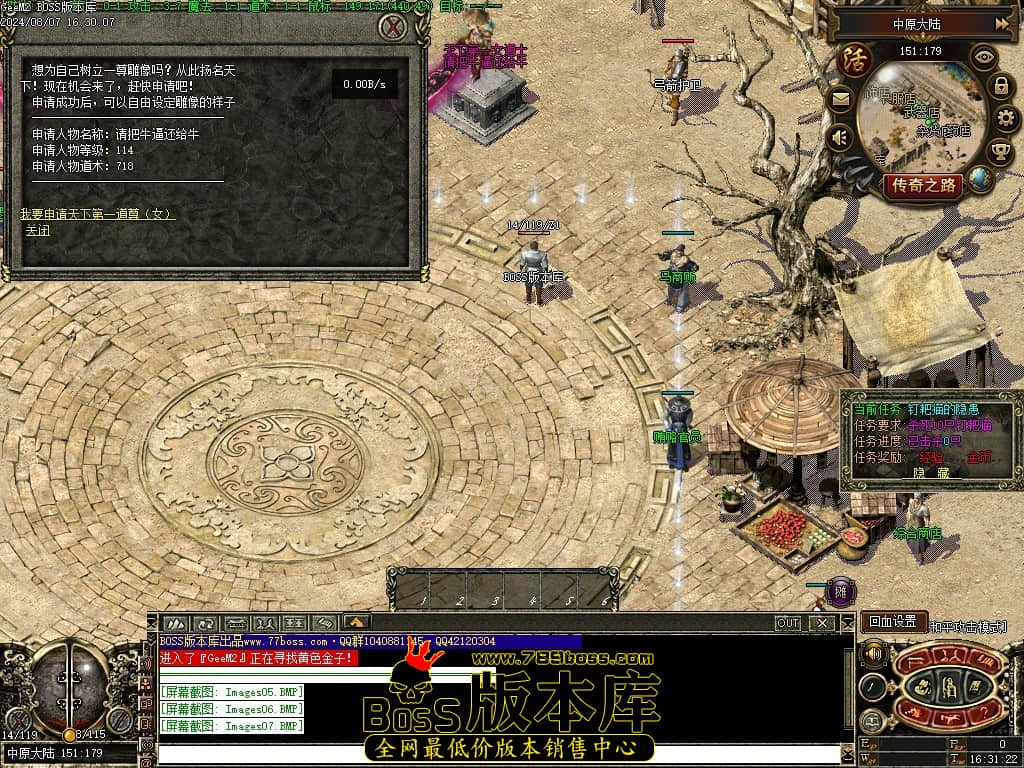Screen dimensions: 1024x768
Task: Toggle the speaker icon beside the minimap
Action: [840, 136]
